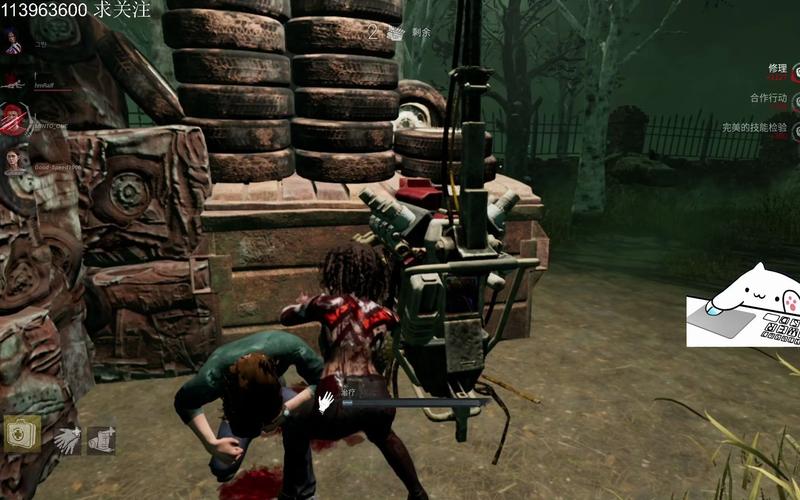The width and height of the screenshot is (800, 500).
Task: Click the hand icon on the healing prompt
Action: point(326,402)
